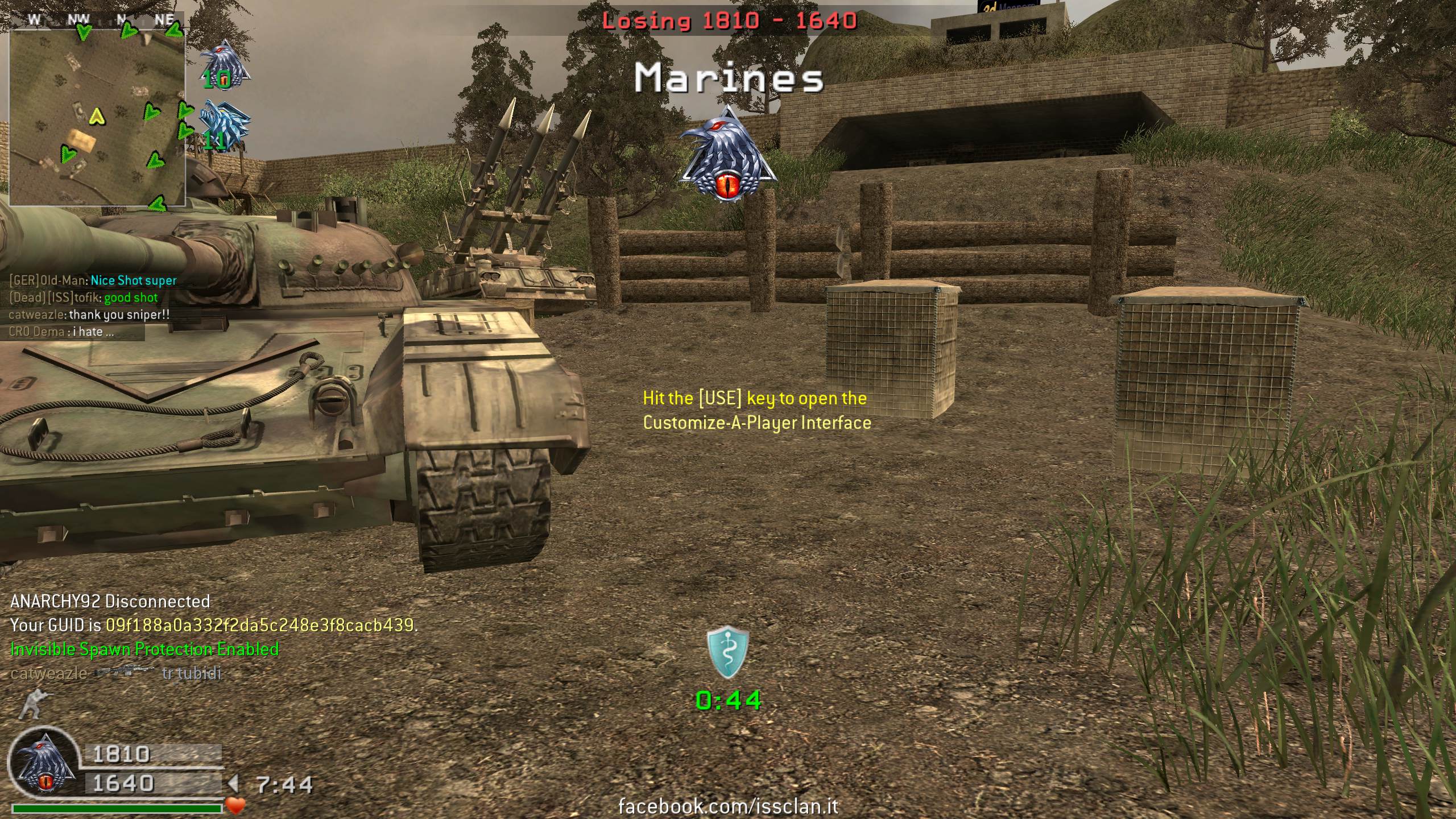
Task: Select the yellow player arrow on the minimap
Action: click(98, 116)
